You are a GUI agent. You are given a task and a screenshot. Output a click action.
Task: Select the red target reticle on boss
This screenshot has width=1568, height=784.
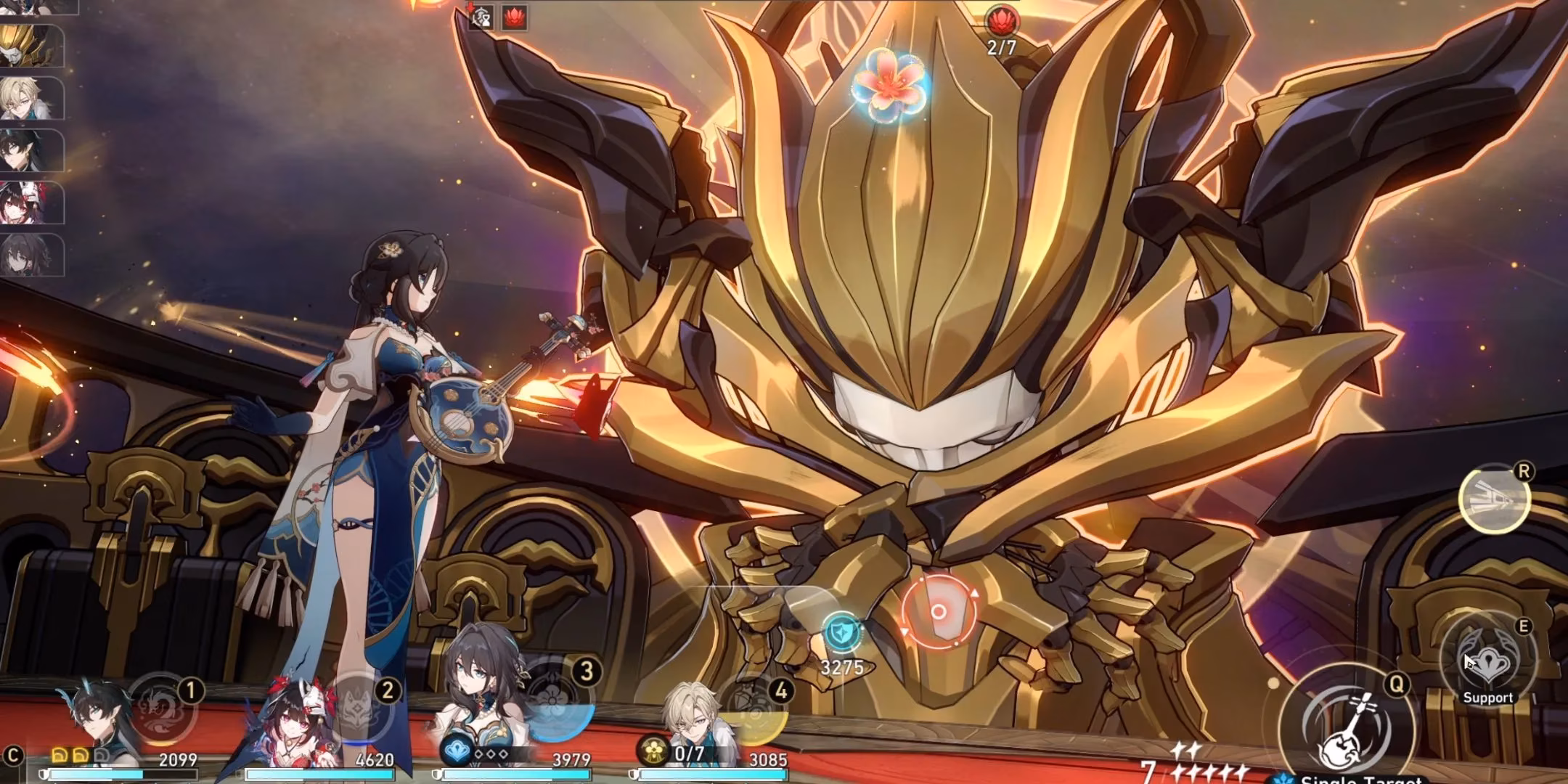tap(938, 611)
